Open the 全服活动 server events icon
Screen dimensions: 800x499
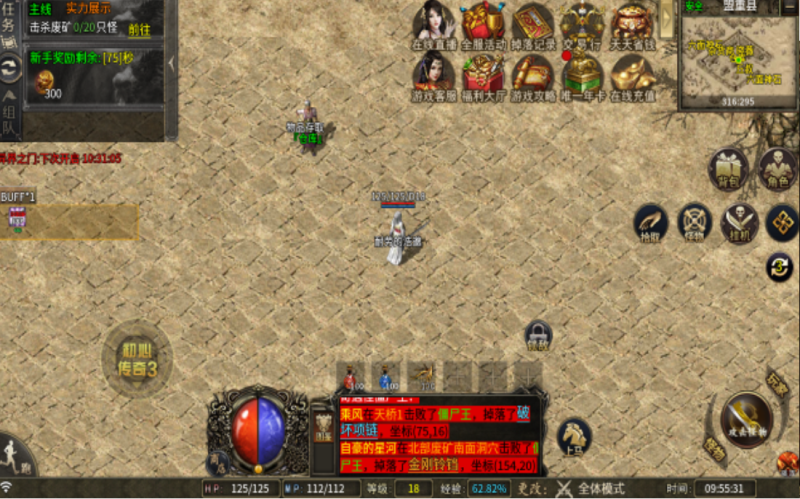click(x=484, y=23)
